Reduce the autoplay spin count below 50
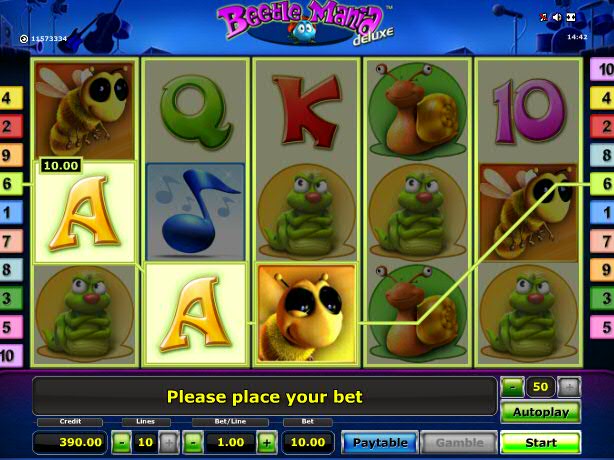Screen dimensions: 614x460 pos(512,386)
